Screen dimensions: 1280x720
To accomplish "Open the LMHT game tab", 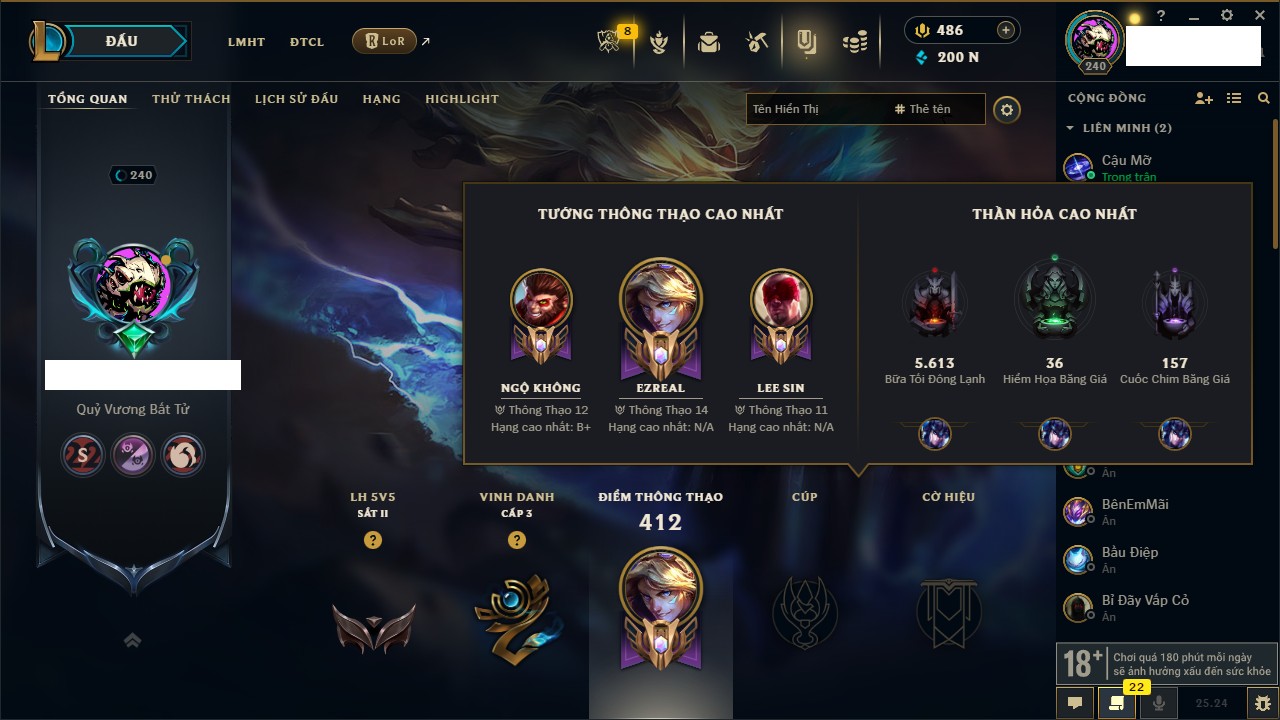I will point(246,42).
